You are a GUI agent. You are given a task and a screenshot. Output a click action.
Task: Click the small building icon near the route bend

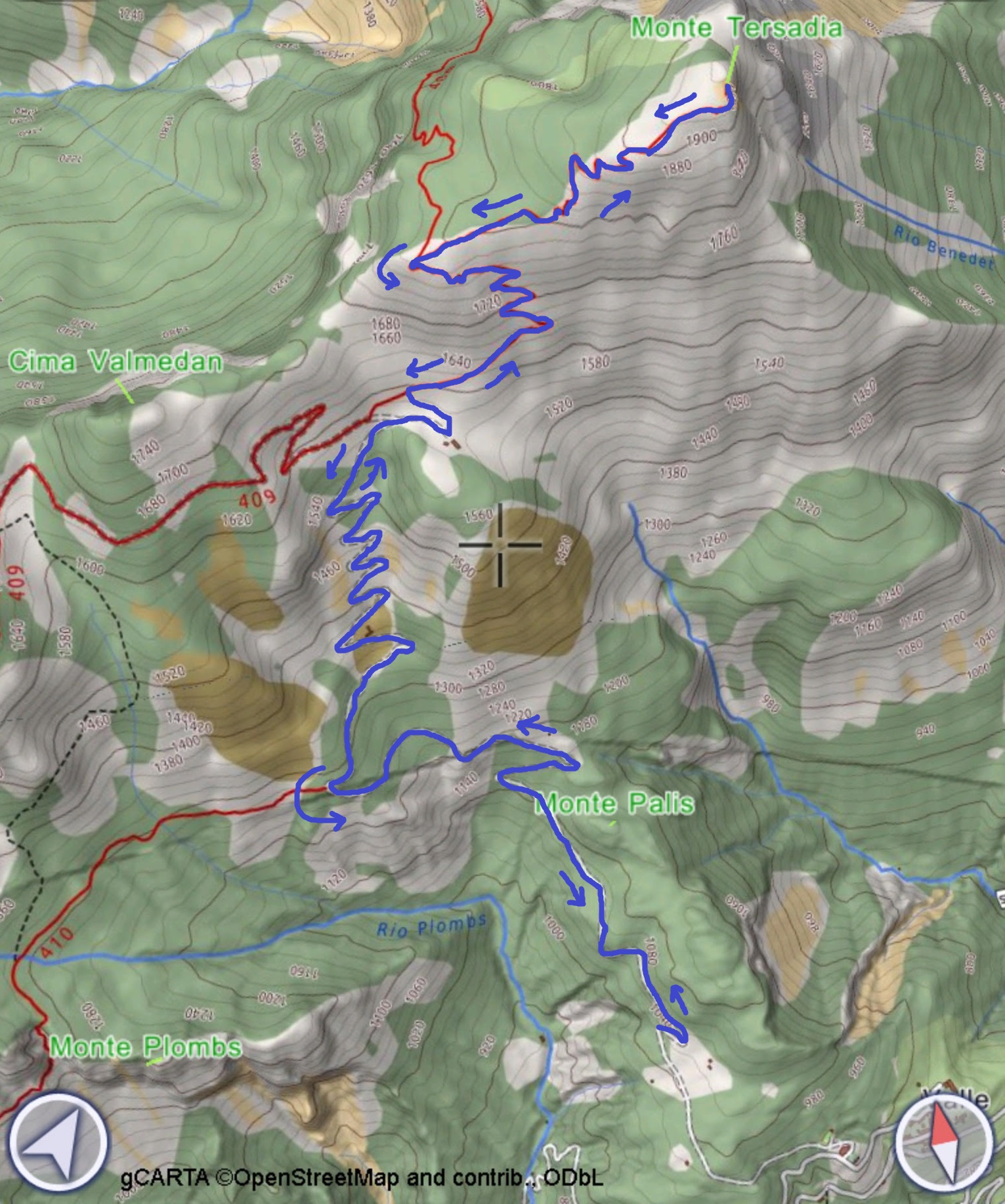coord(452,444)
